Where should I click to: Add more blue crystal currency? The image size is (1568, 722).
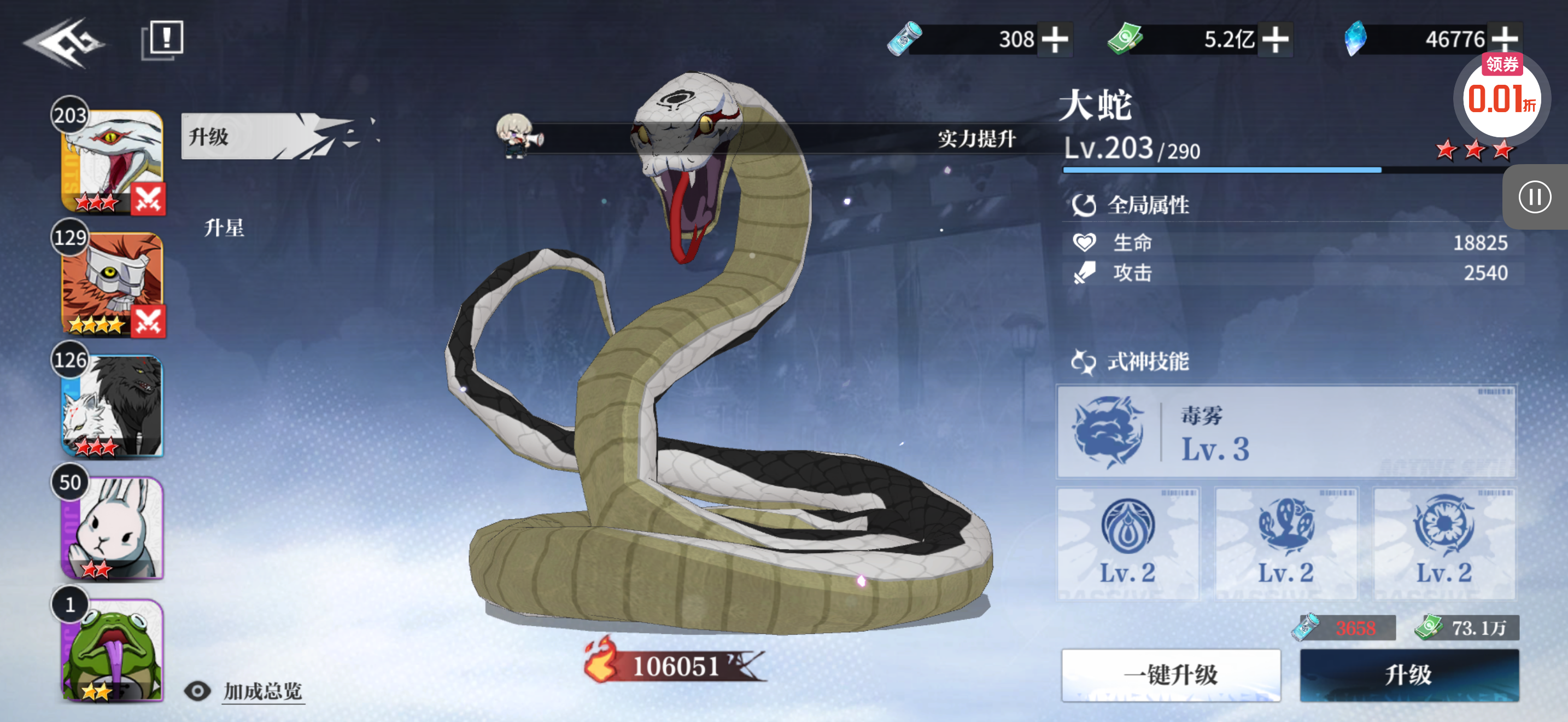click(1505, 39)
